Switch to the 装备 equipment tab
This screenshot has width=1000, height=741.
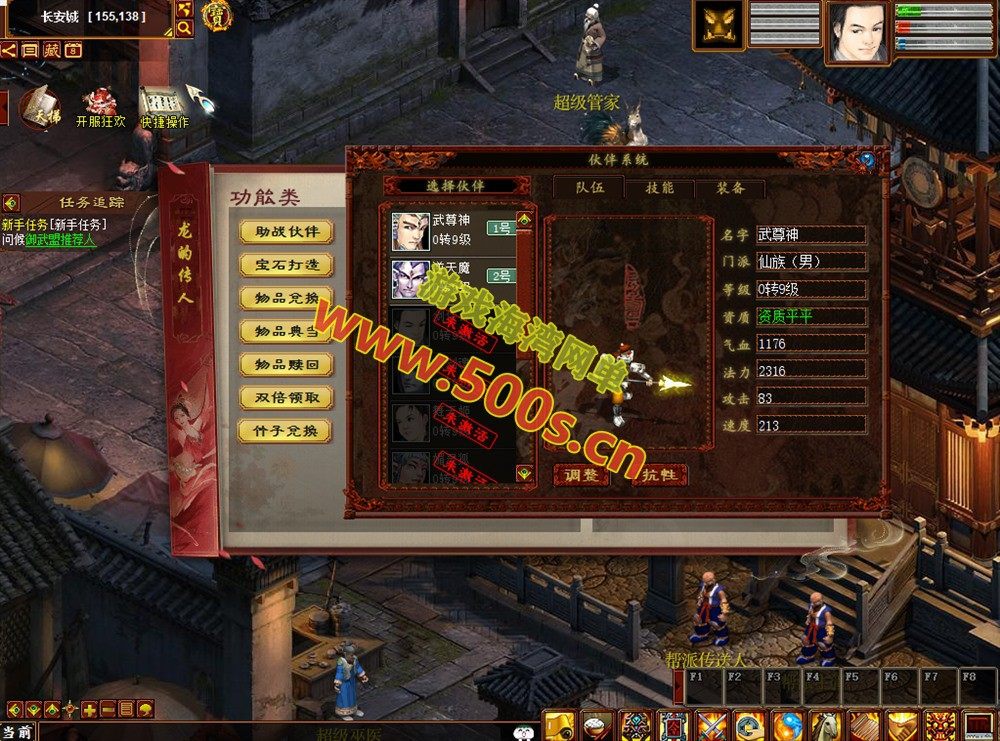coord(730,187)
